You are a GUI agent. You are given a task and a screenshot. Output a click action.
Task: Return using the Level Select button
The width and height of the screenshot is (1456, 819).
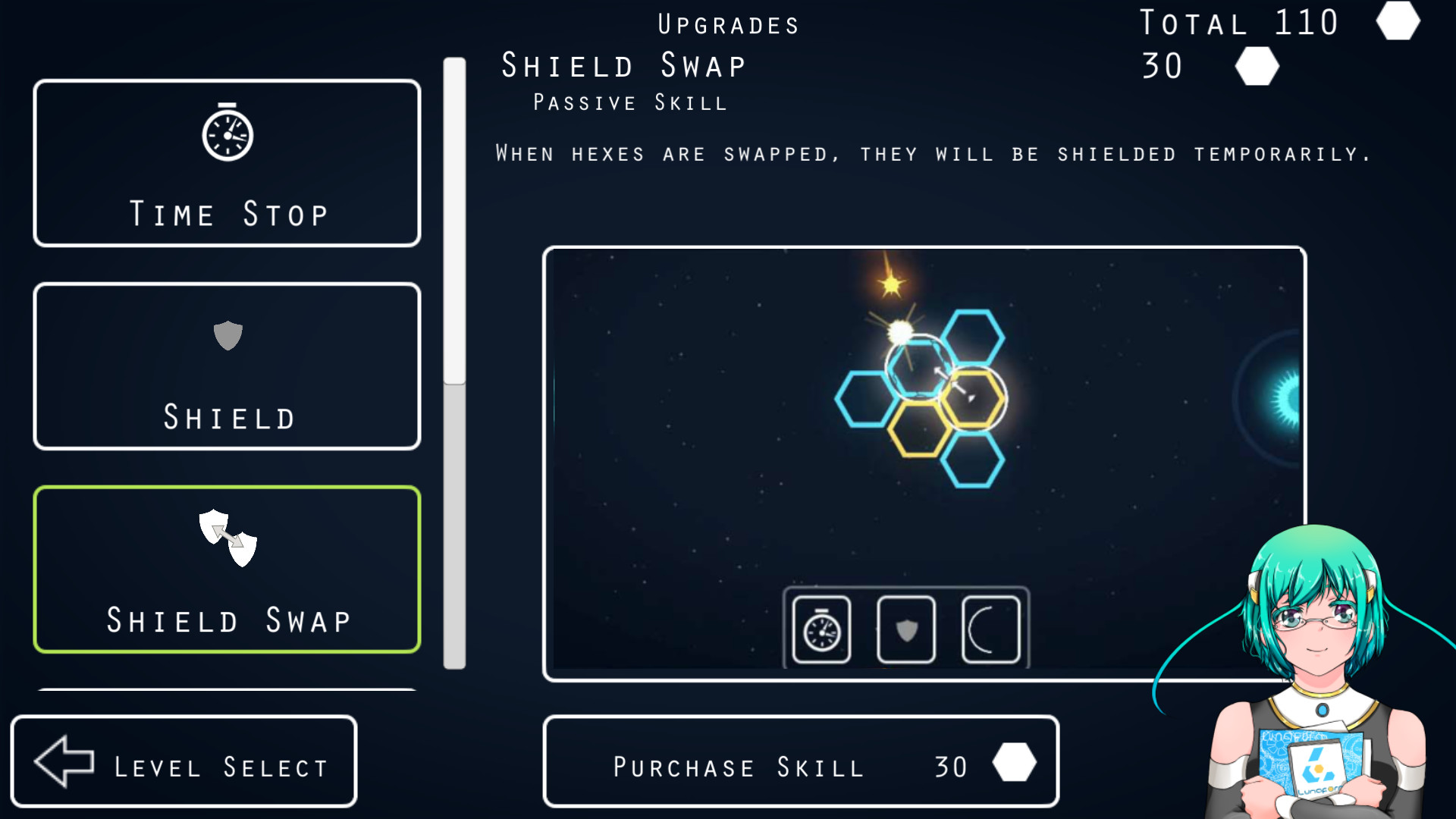point(183,761)
